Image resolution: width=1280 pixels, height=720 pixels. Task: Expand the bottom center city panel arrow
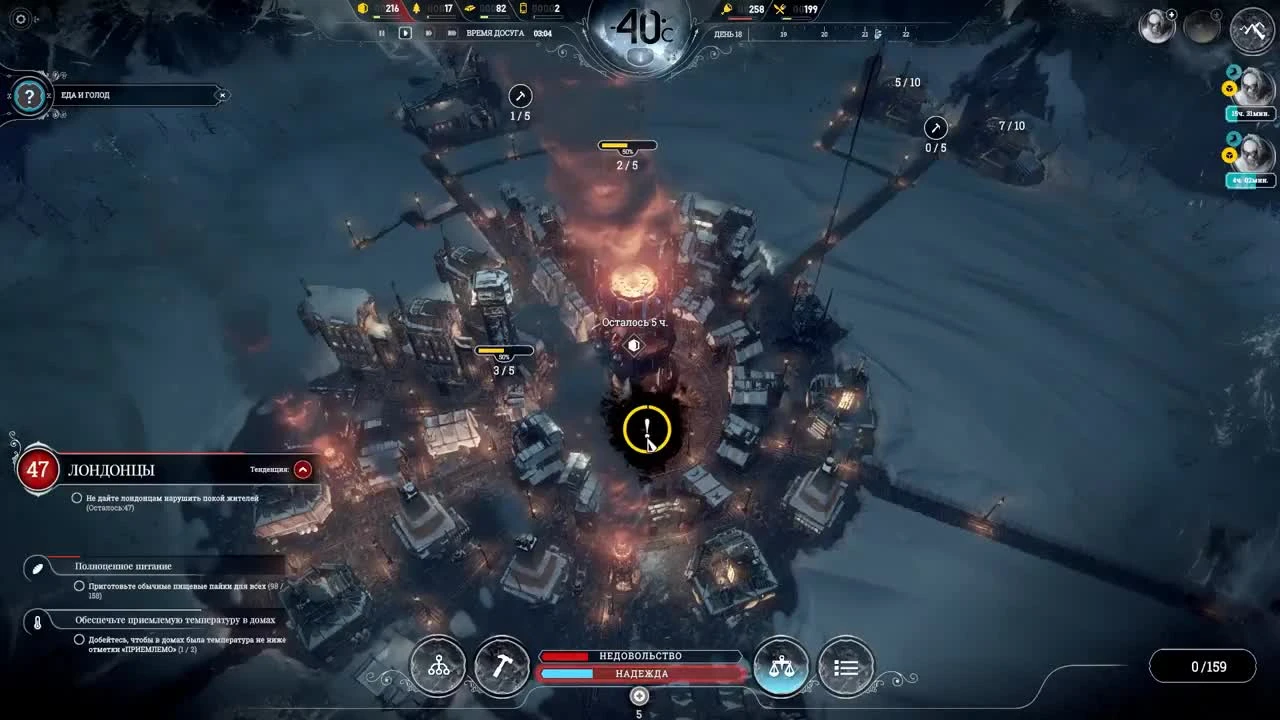coord(639,695)
